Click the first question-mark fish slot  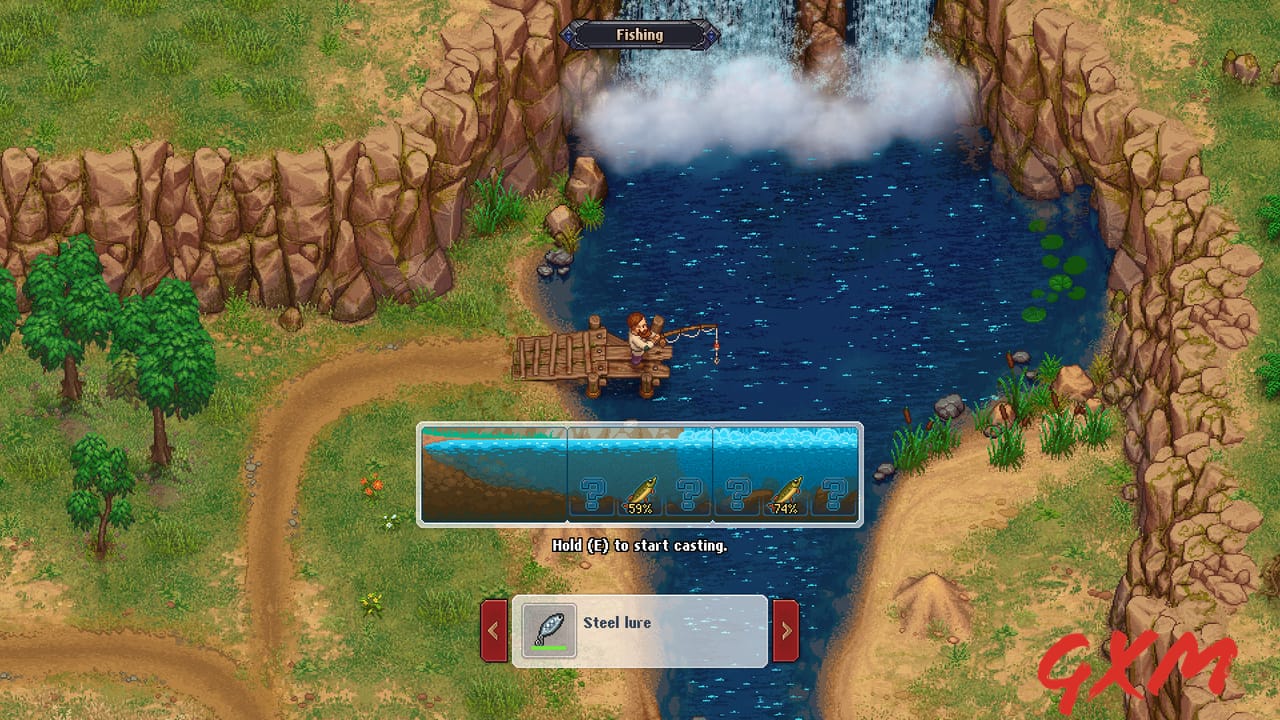coord(593,492)
